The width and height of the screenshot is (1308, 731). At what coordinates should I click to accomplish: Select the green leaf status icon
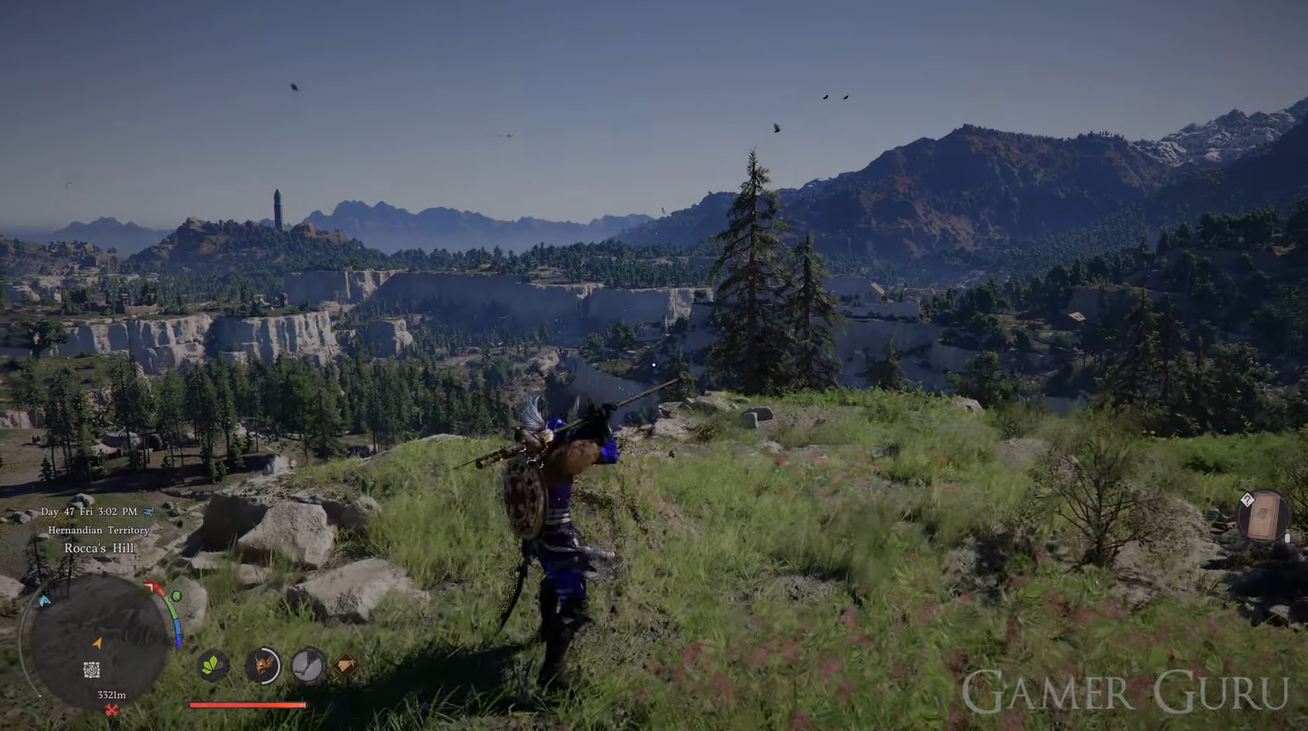coord(213,665)
